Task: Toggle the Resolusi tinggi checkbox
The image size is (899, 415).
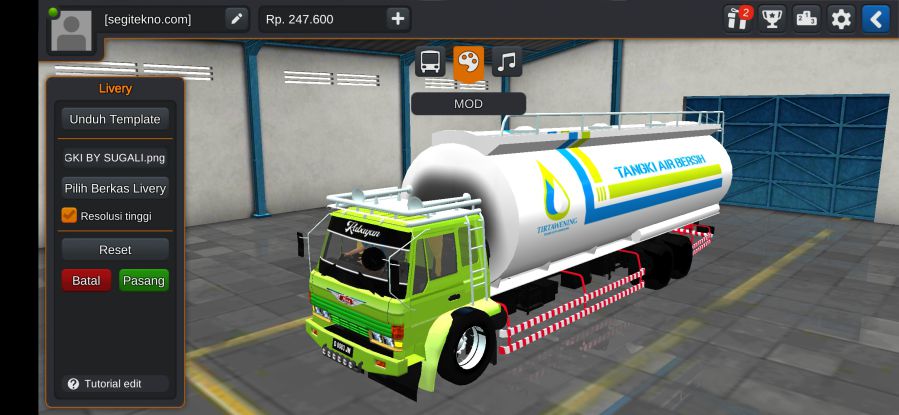Action: (69, 215)
